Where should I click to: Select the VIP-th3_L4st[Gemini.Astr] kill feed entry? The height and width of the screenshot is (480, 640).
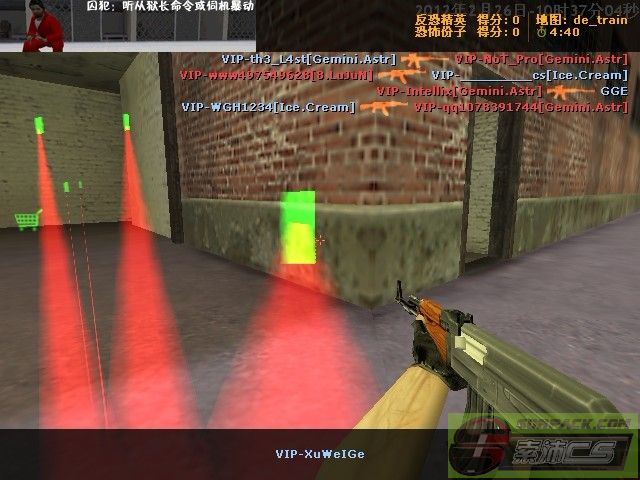[x=308, y=60]
